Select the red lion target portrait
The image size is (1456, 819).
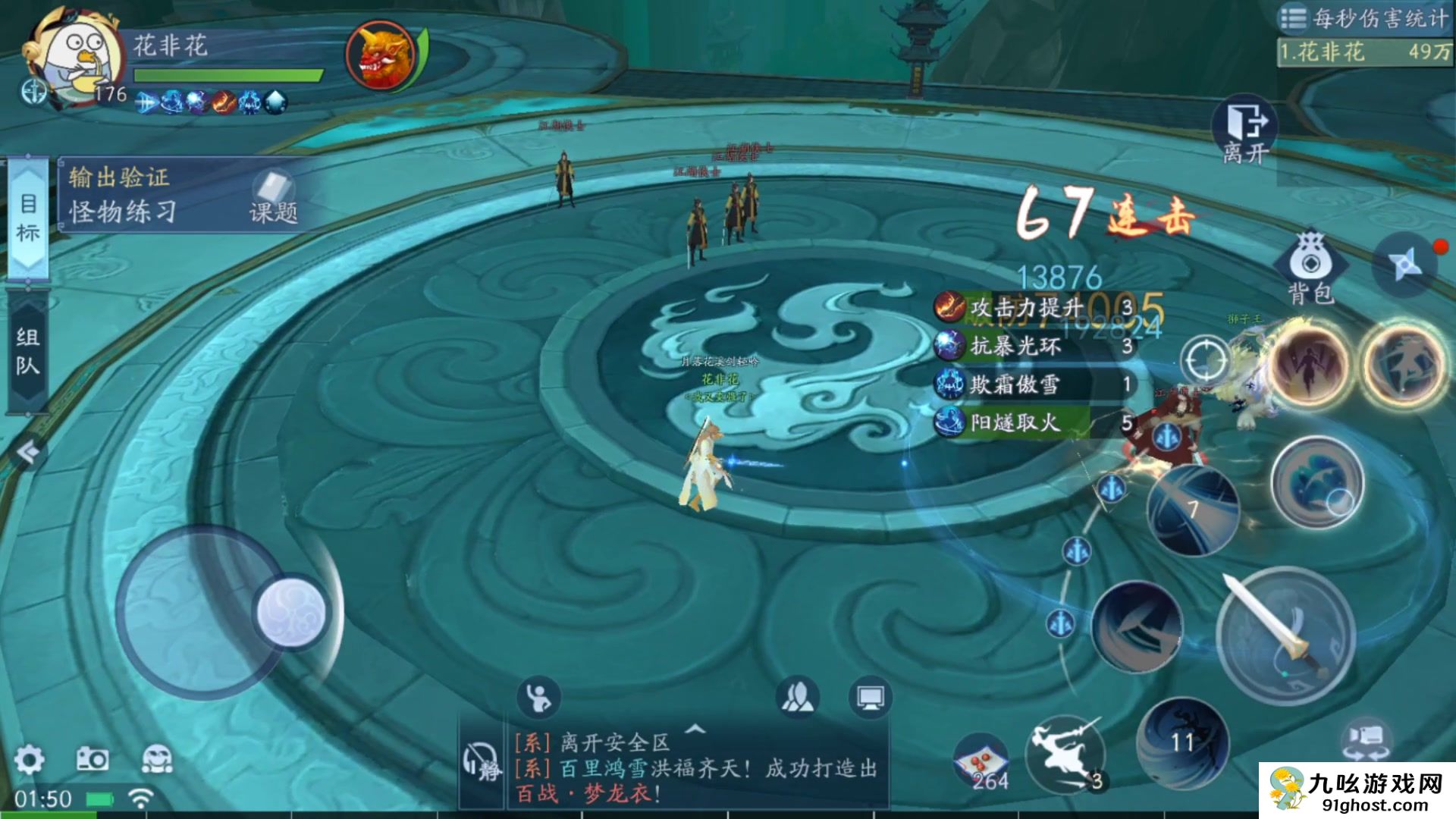tap(380, 55)
